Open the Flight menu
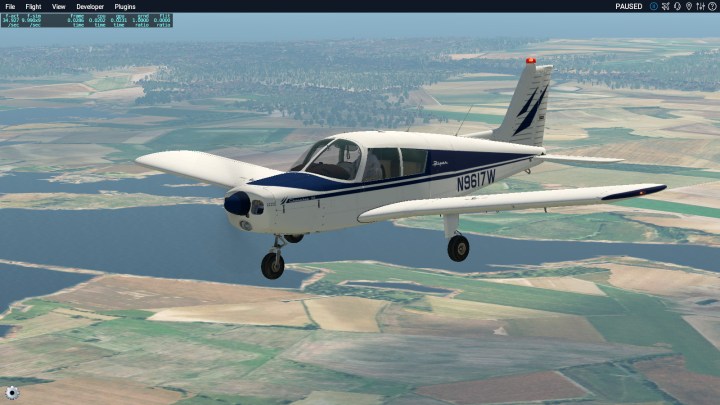 pos(33,6)
